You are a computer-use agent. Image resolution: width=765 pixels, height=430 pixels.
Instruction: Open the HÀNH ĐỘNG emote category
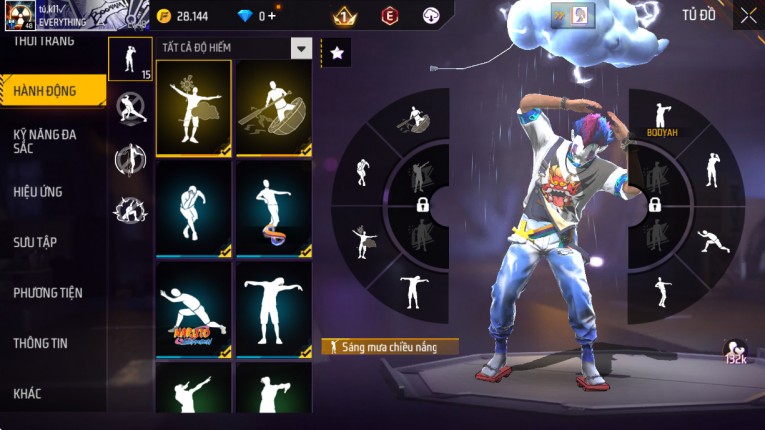tap(50, 91)
